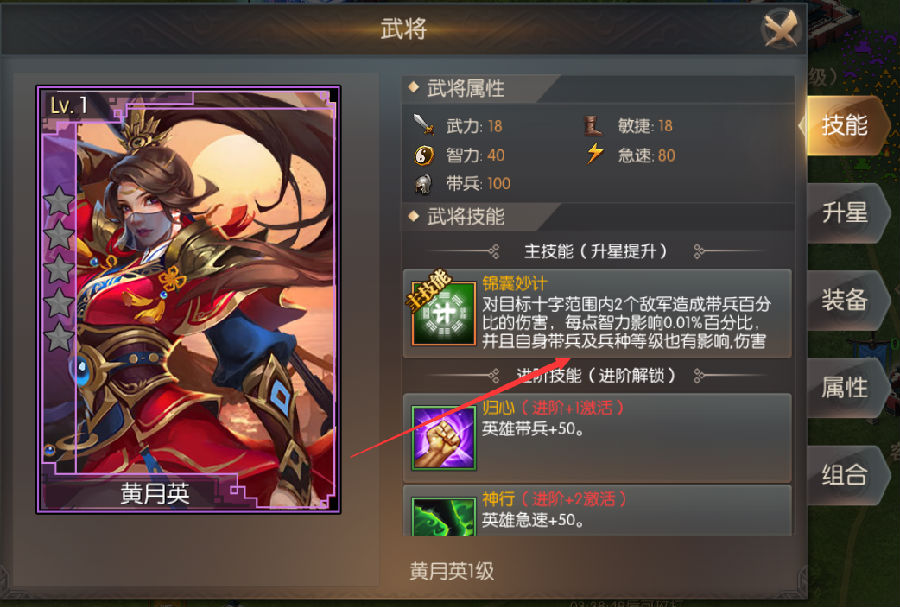Show the 属性 tab
The height and width of the screenshot is (607, 900).
pyautogui.click(x=843, y=387)
